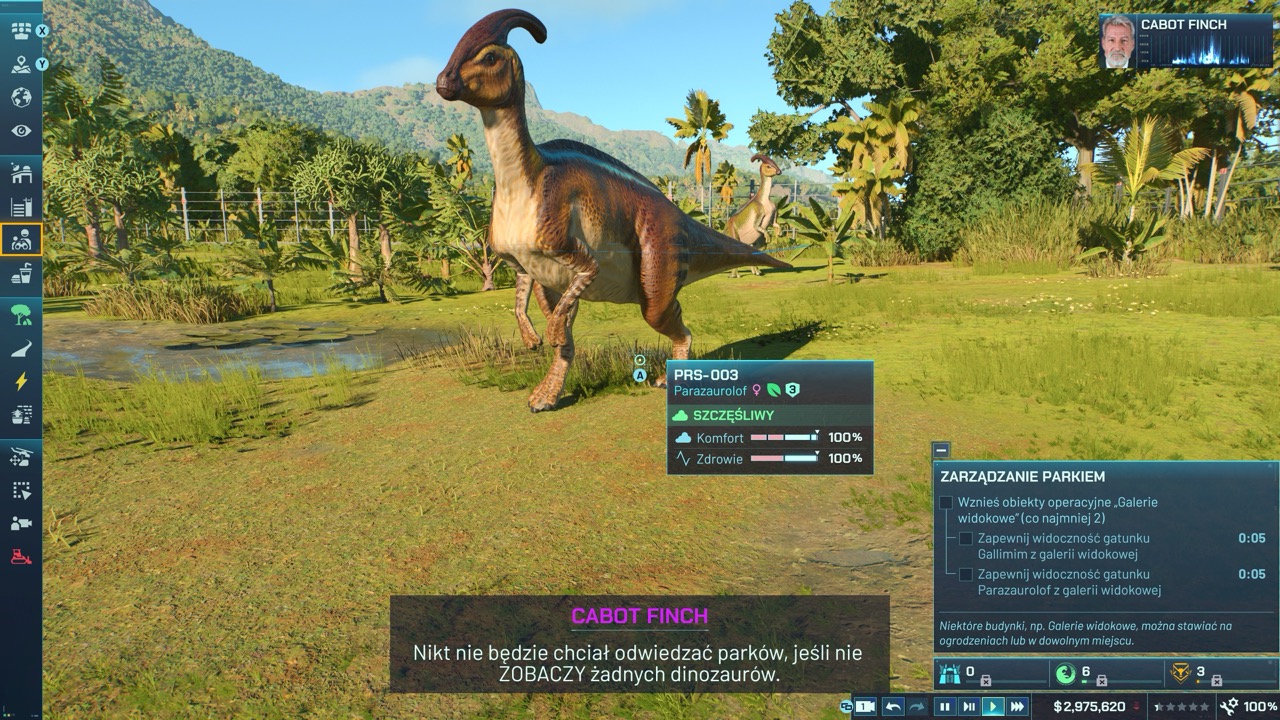Click the step-frame play/pause button
This screenshot has width=1280, height=720.
(x=968, y=707)
